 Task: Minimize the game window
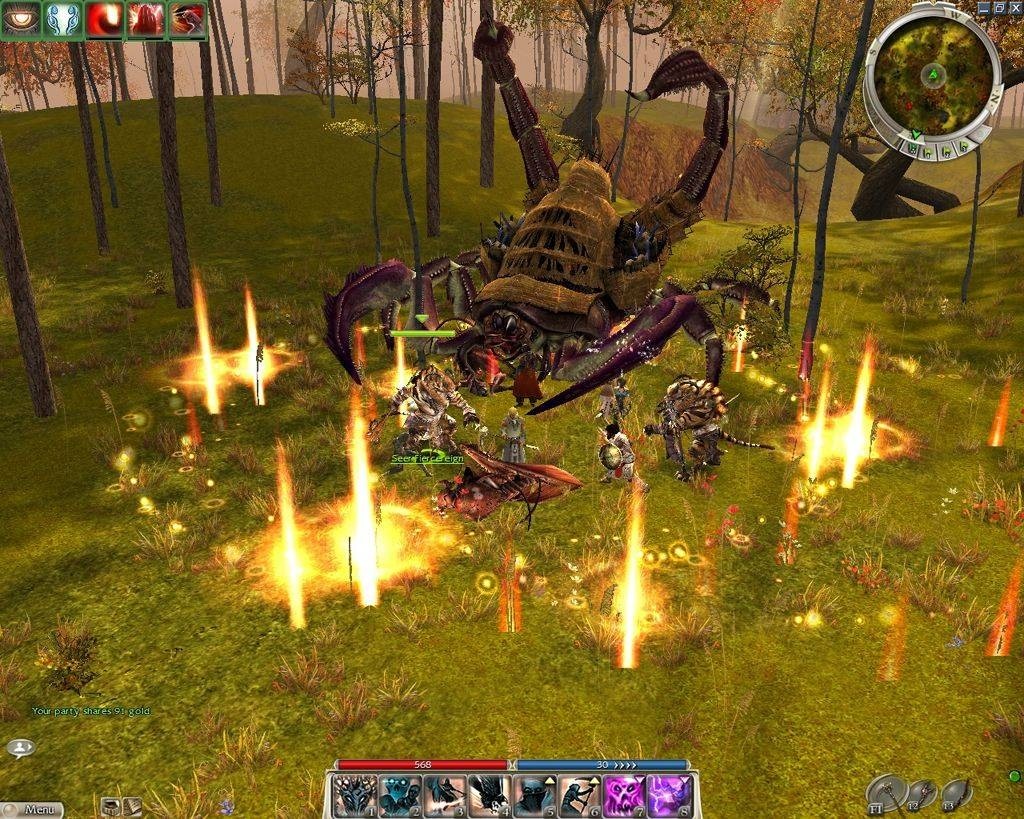click(984, 7)
